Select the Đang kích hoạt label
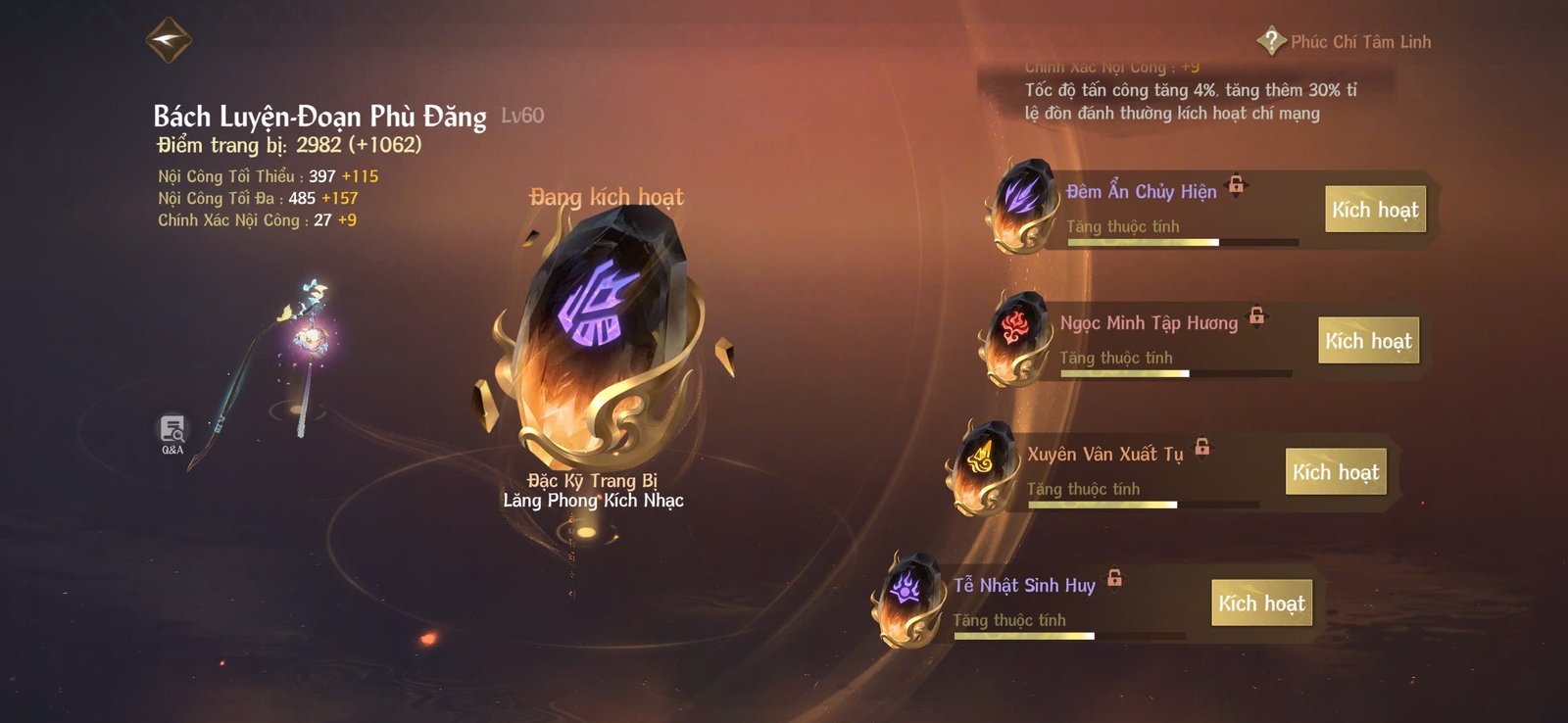Image resolution: width=1568 pixels, height=723 pixels. [605, 196]
